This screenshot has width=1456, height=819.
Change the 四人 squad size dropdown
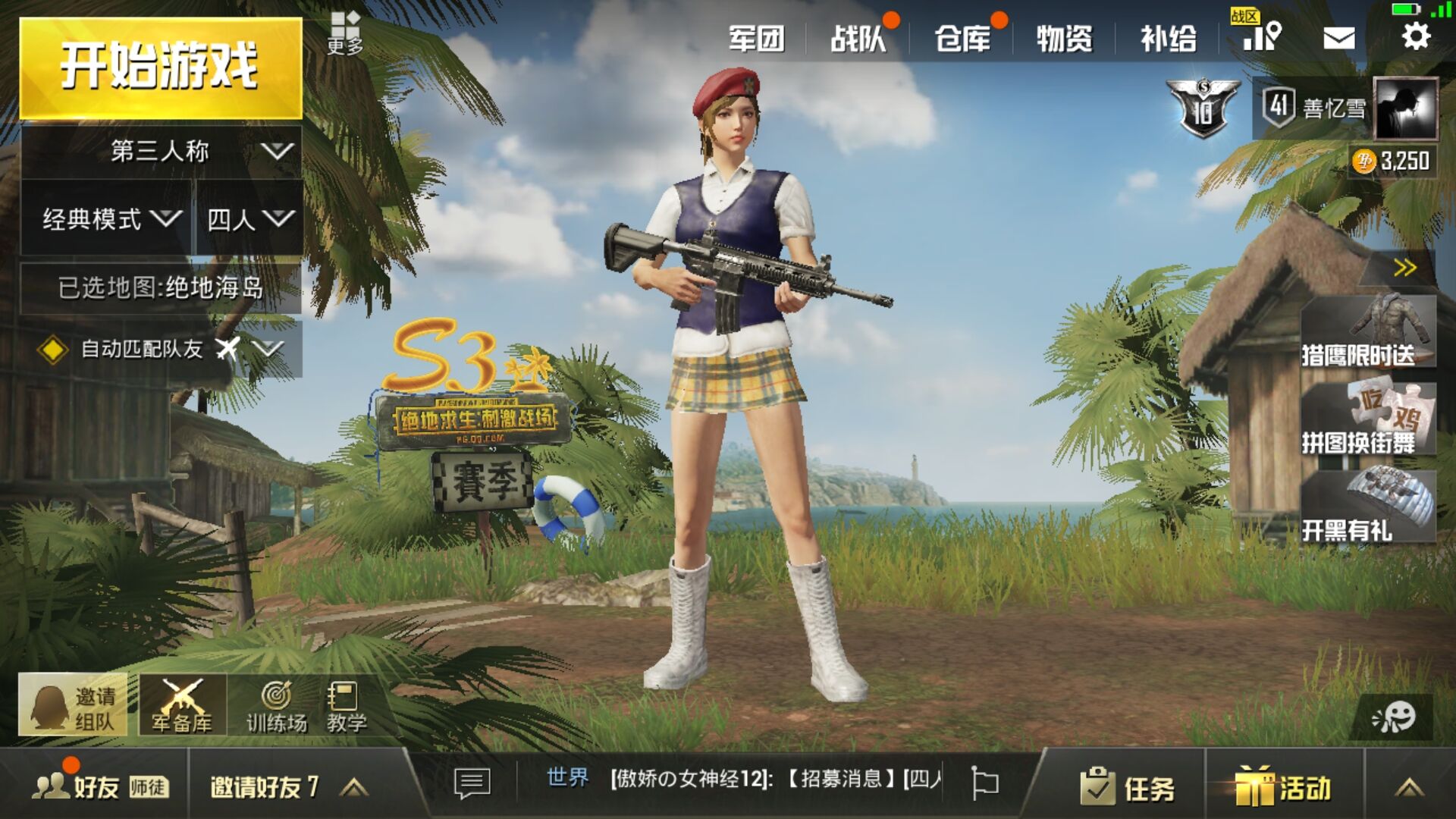(x=249, y=220)
